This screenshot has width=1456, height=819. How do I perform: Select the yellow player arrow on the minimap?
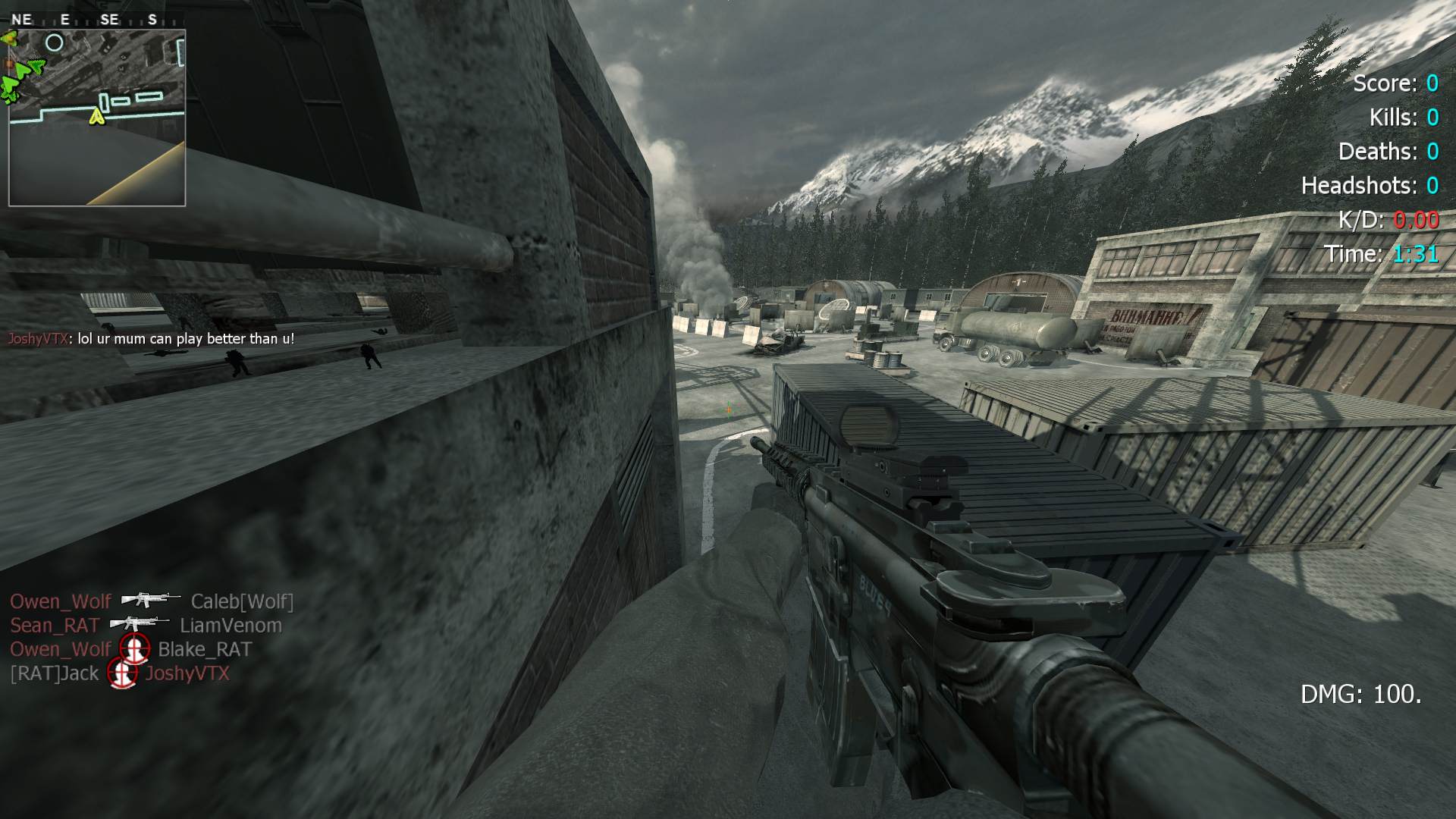pyautogui.click(x=96, y=116)
